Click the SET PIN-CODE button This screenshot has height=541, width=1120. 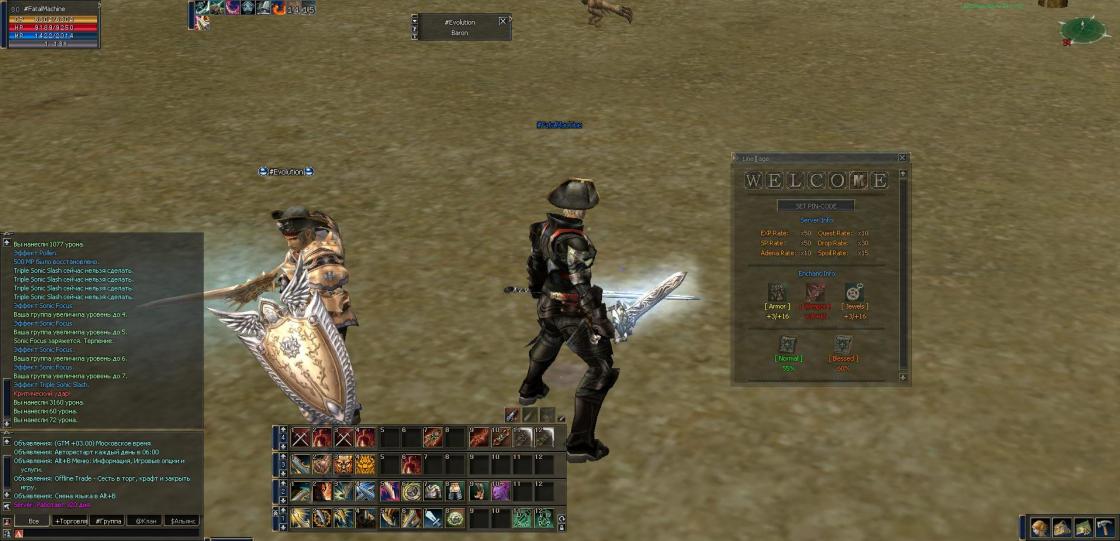(x=816, y=206)
